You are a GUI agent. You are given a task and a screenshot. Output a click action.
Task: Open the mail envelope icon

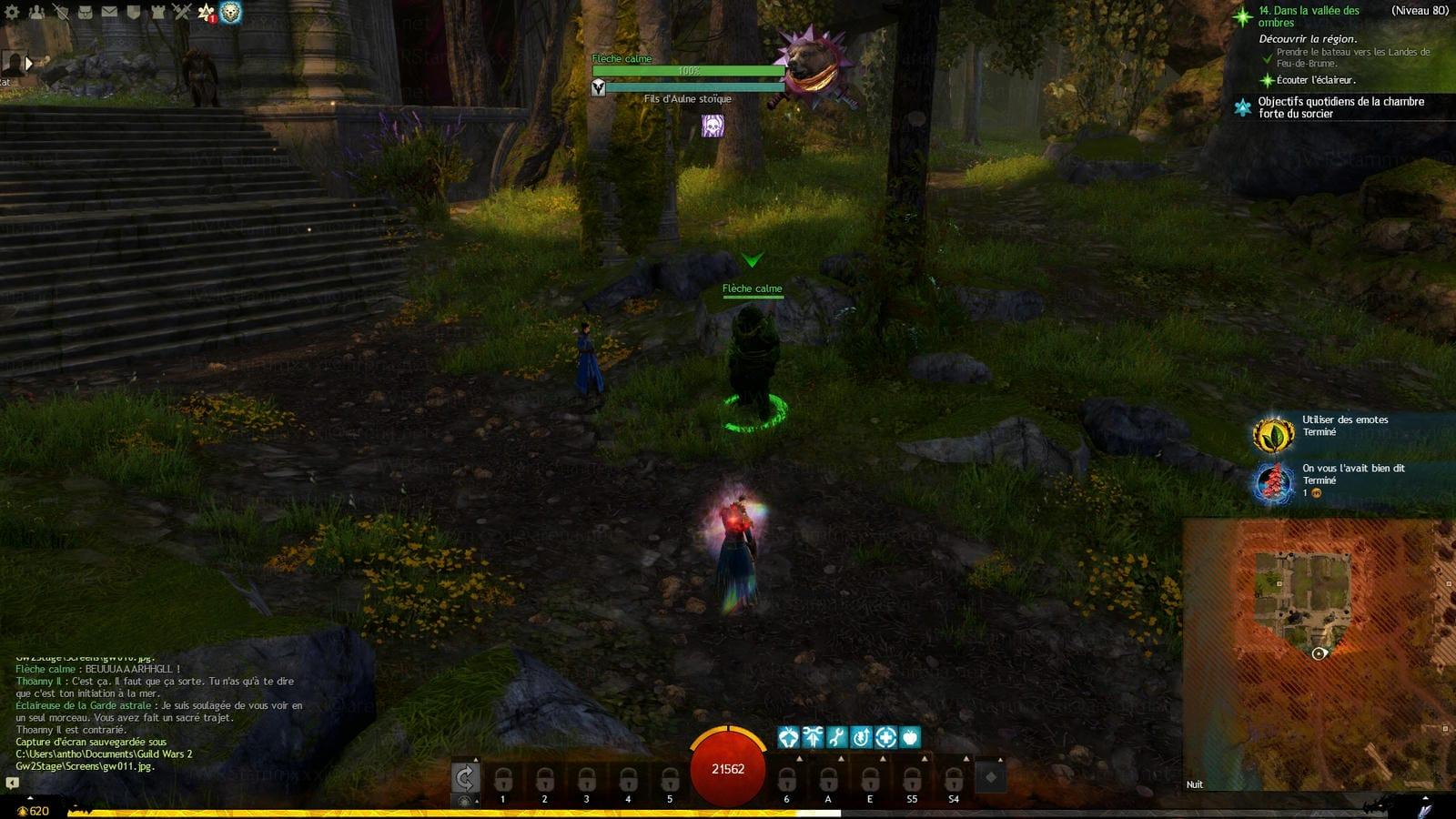(x=109, y=12)
